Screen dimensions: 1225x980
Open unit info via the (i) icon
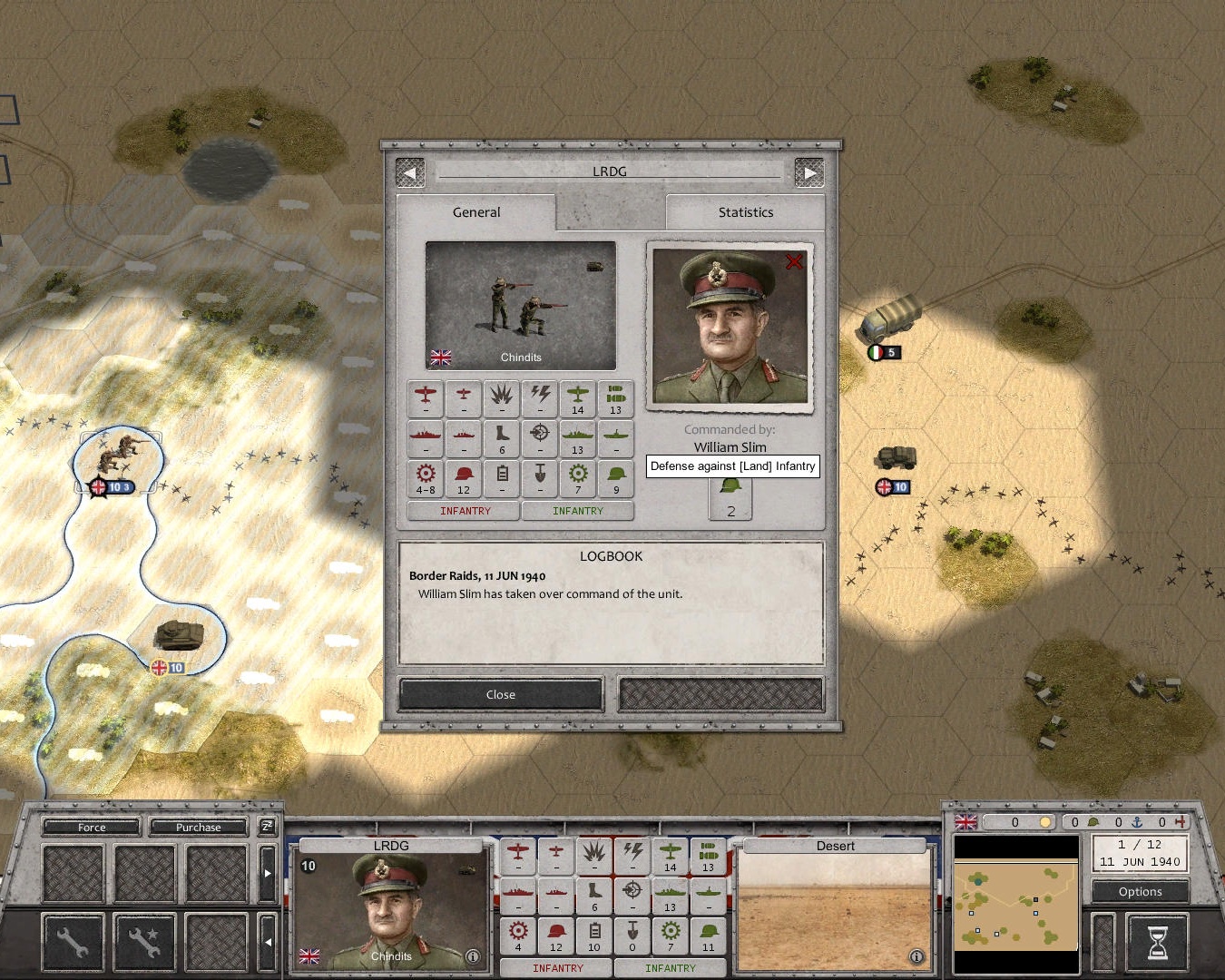471,955
